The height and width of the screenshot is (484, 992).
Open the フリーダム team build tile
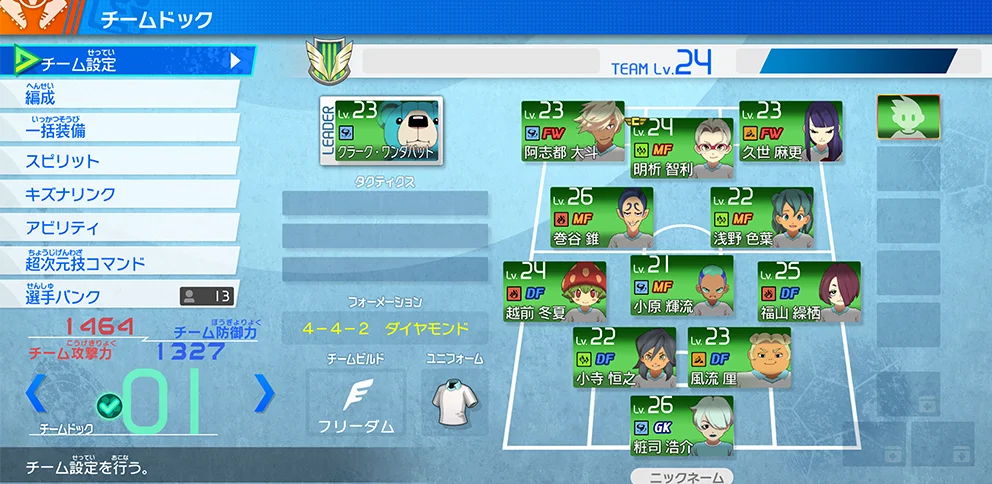(x=356, y=403)
